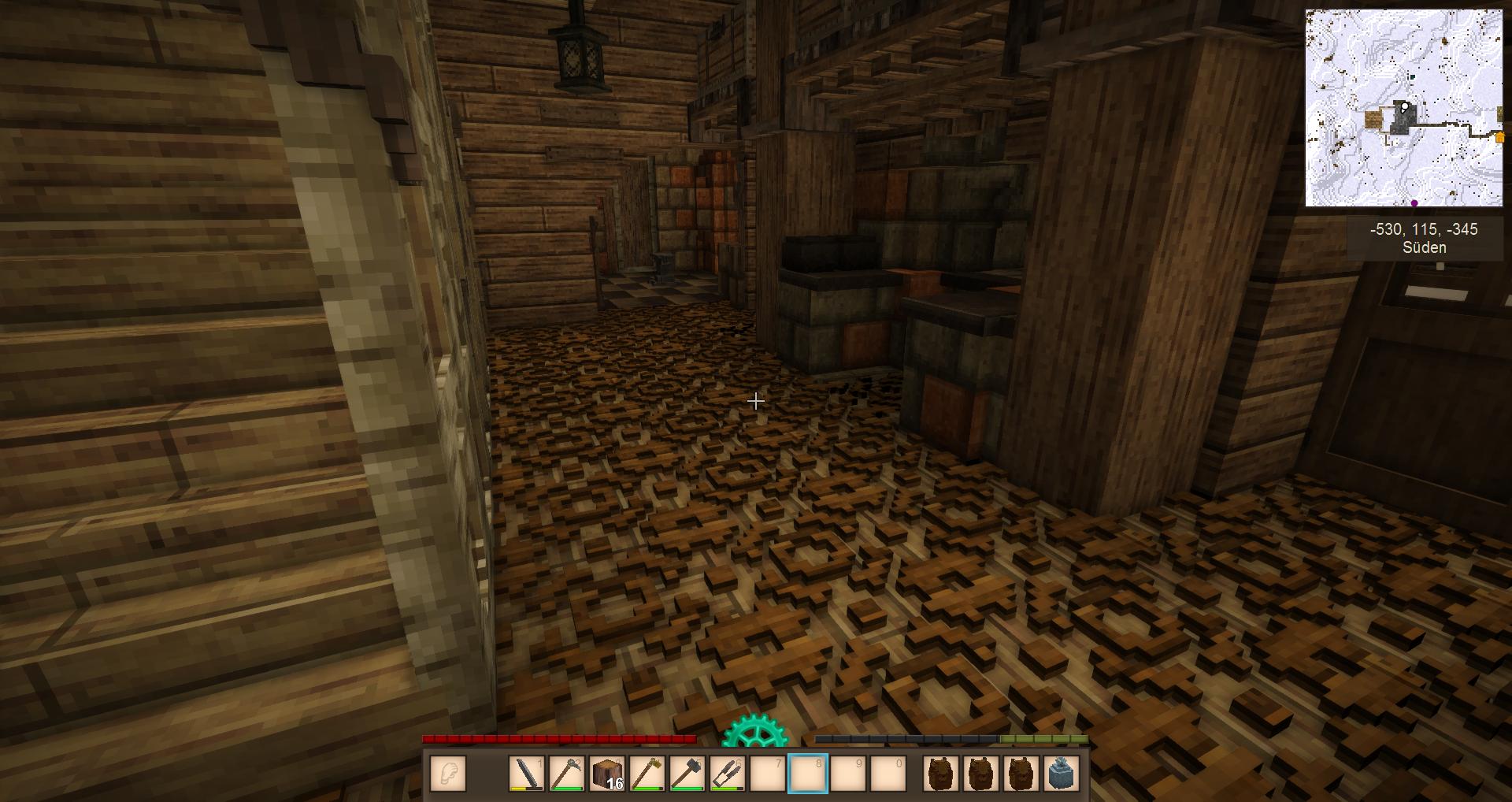Click the white player marker on minimap
This screenshot has width=1512, height=802.
tap(1404, 107)
